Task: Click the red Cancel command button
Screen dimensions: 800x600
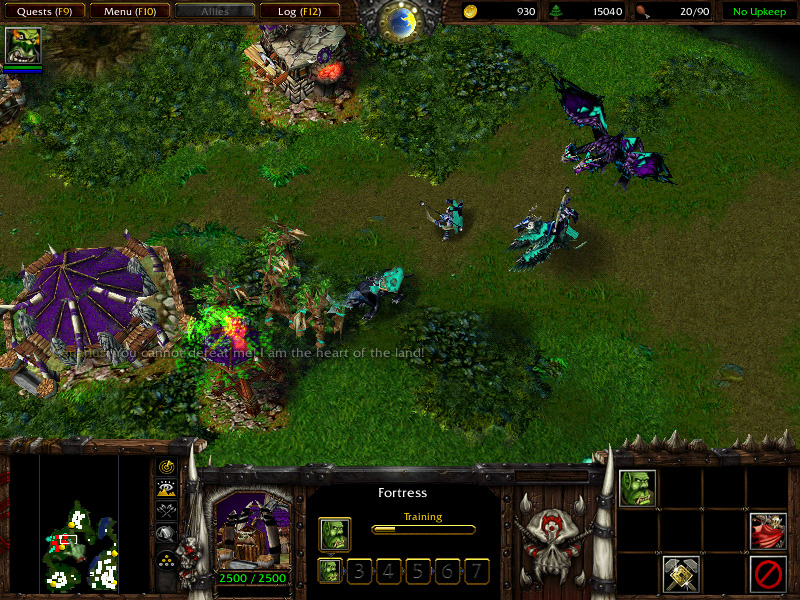Action: coord(768,573)
